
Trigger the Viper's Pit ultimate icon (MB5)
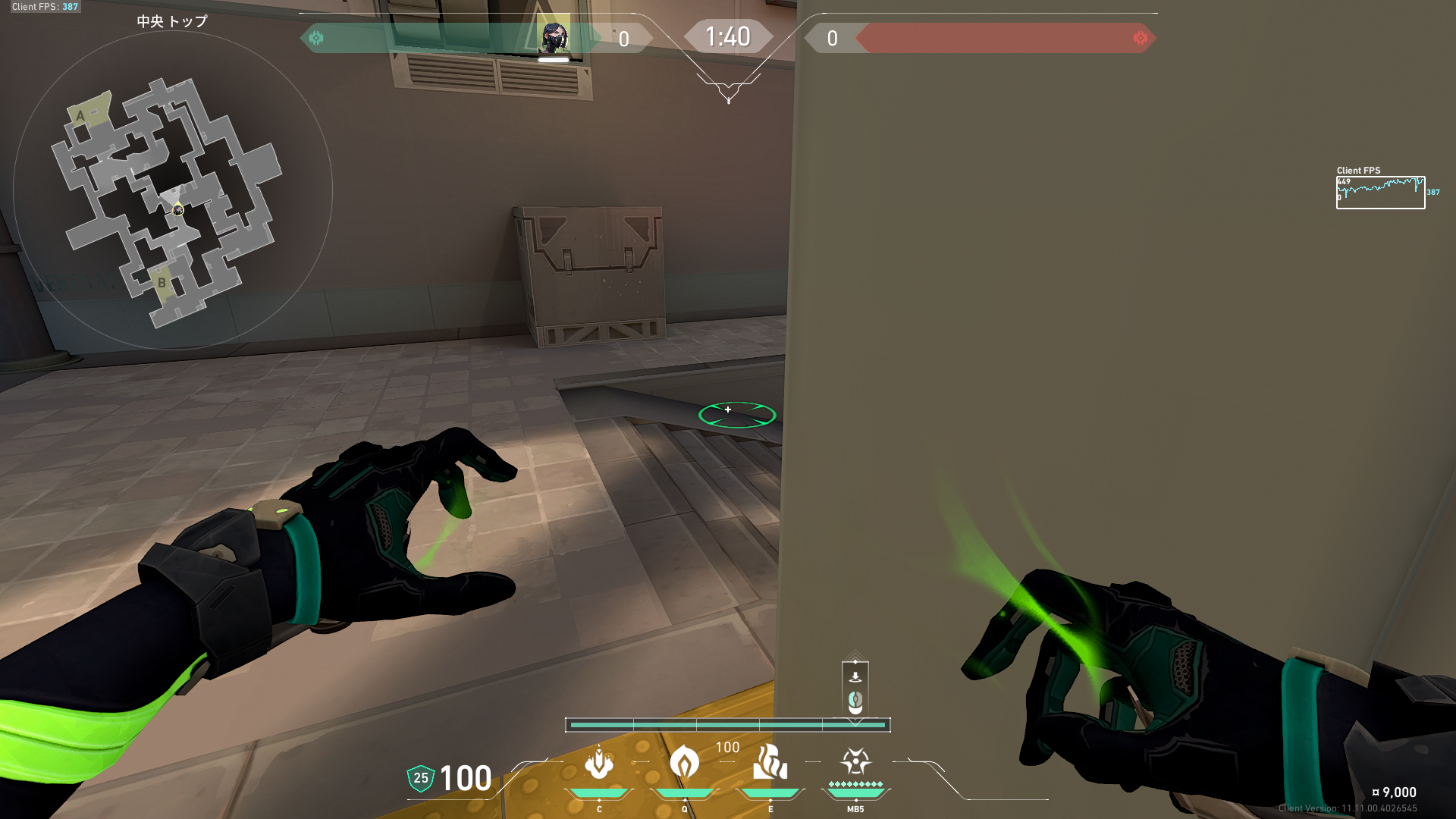855,762
